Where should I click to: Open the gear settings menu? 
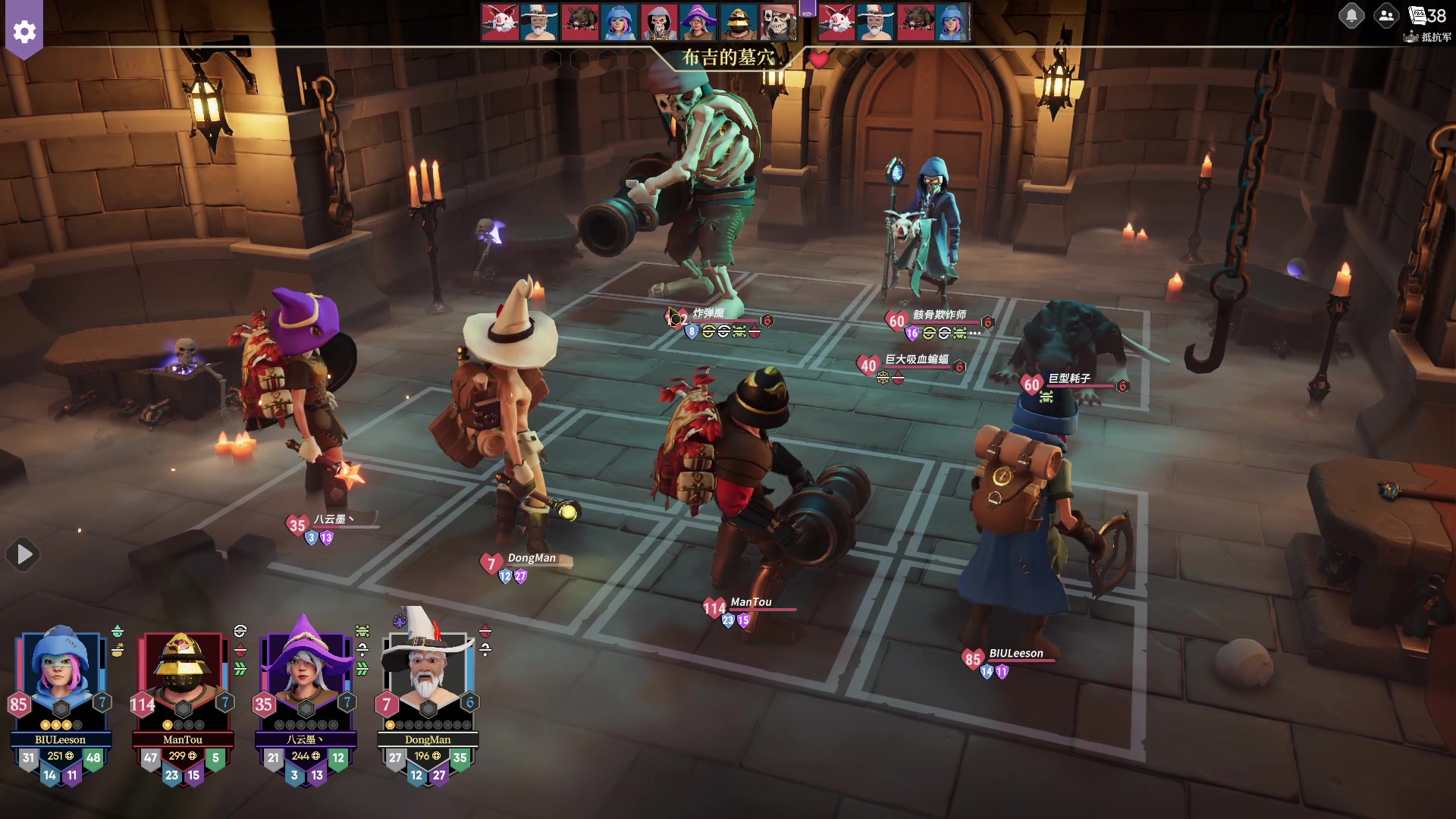pyautogui.click(x=24, y=32)
